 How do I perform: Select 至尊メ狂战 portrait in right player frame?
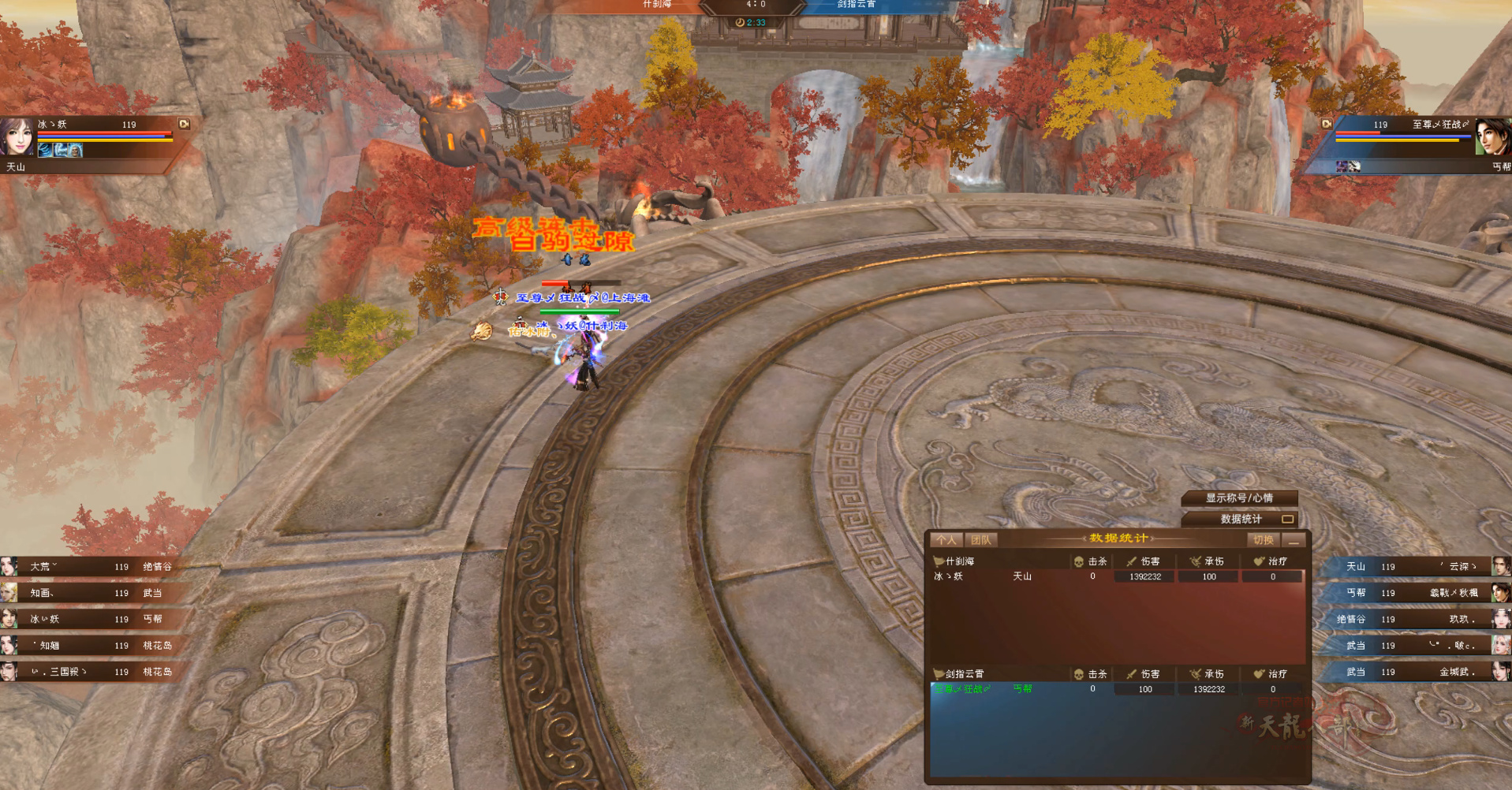(1492, 136)
